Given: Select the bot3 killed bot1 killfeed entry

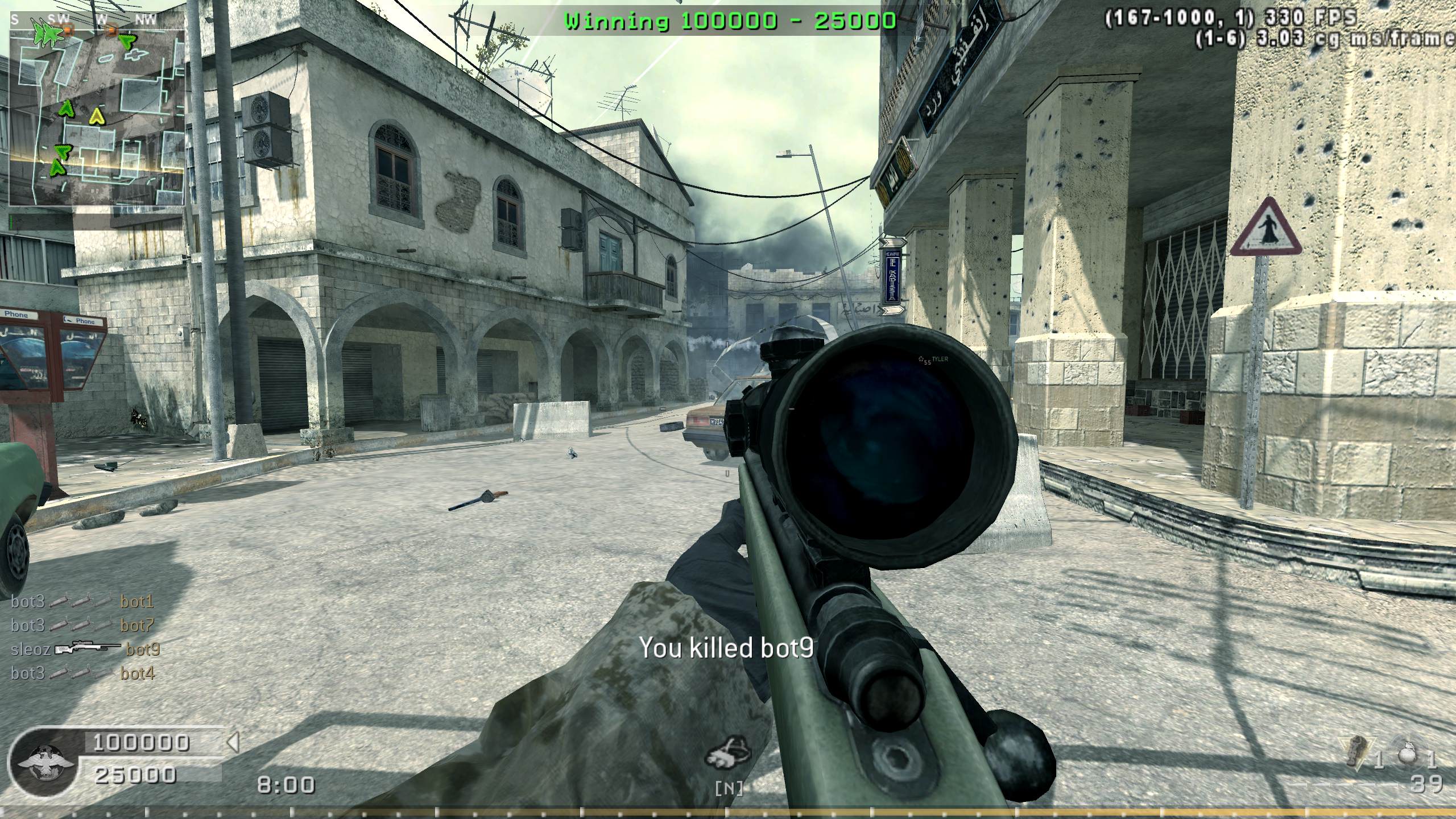Looking at the screenshot, I should point(82,601).
